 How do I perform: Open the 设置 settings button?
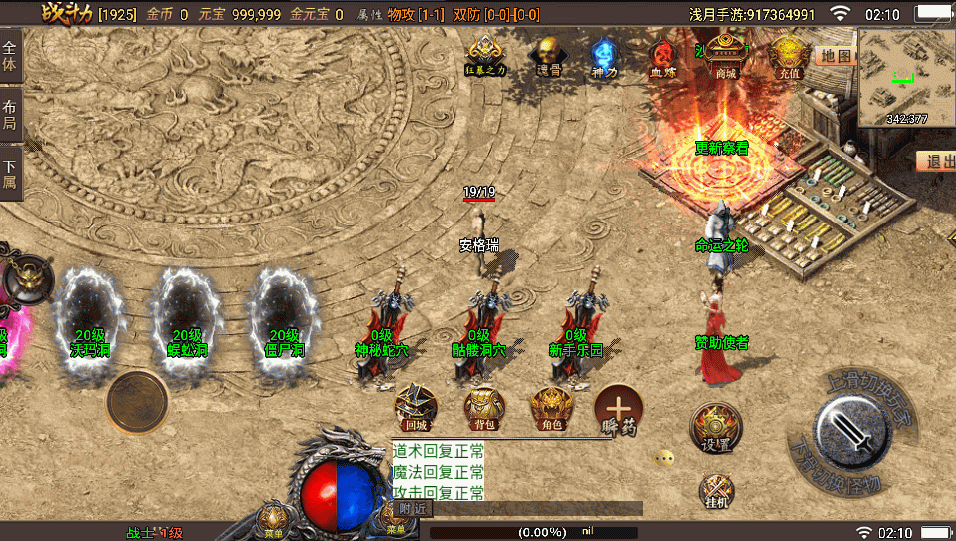715,429
